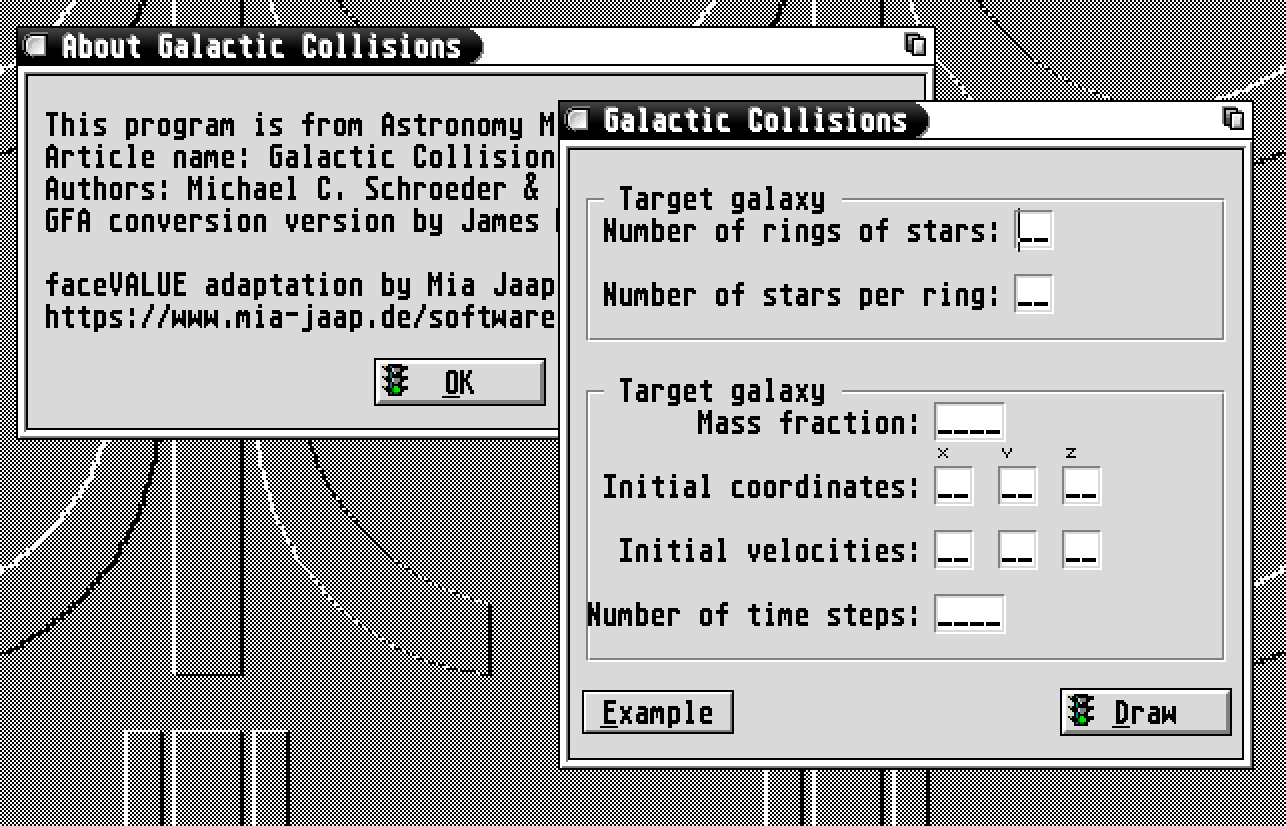Confirm the About dialog with OK
The height and width of the screenshot is (826, 1286).
tap(460, 382)
